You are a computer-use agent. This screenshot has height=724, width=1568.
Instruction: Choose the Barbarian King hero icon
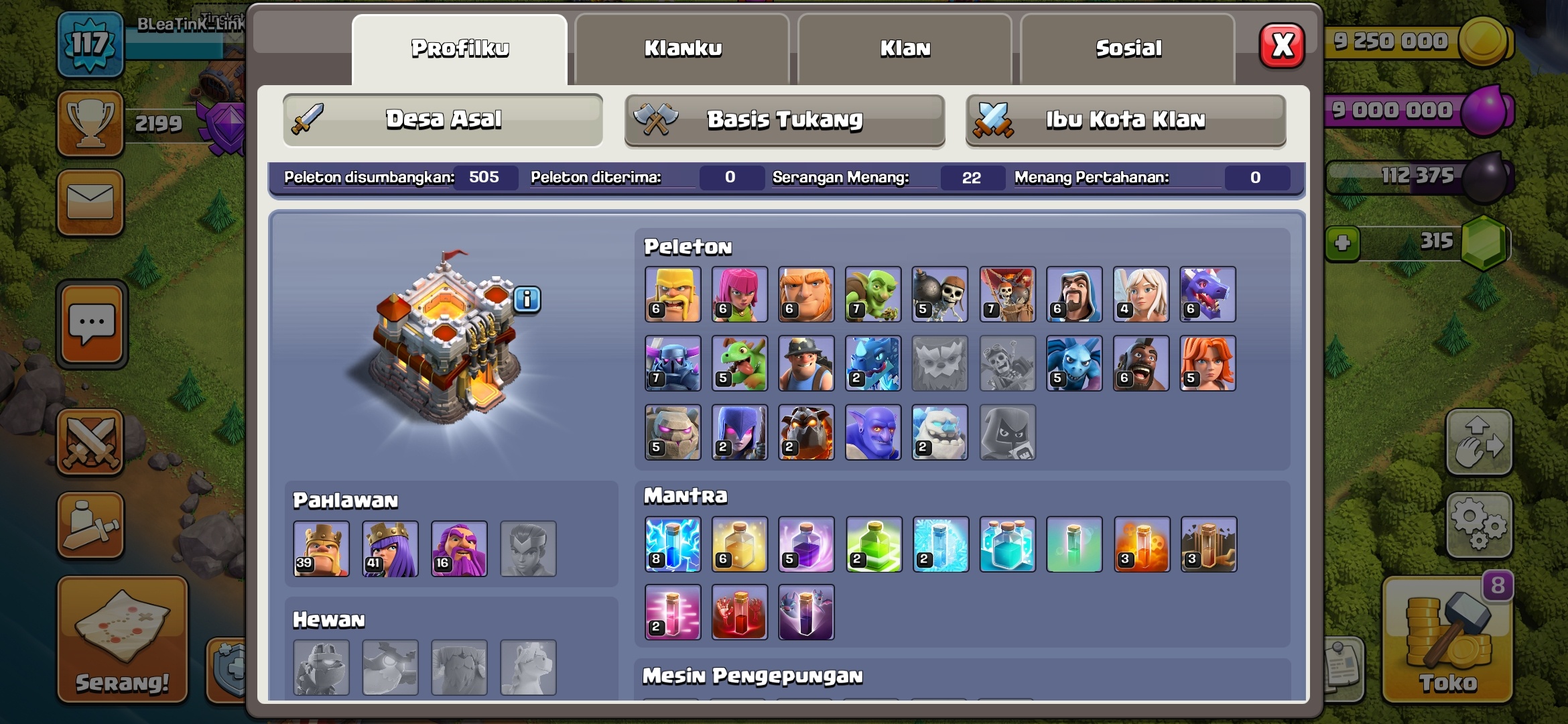(322, 549)
